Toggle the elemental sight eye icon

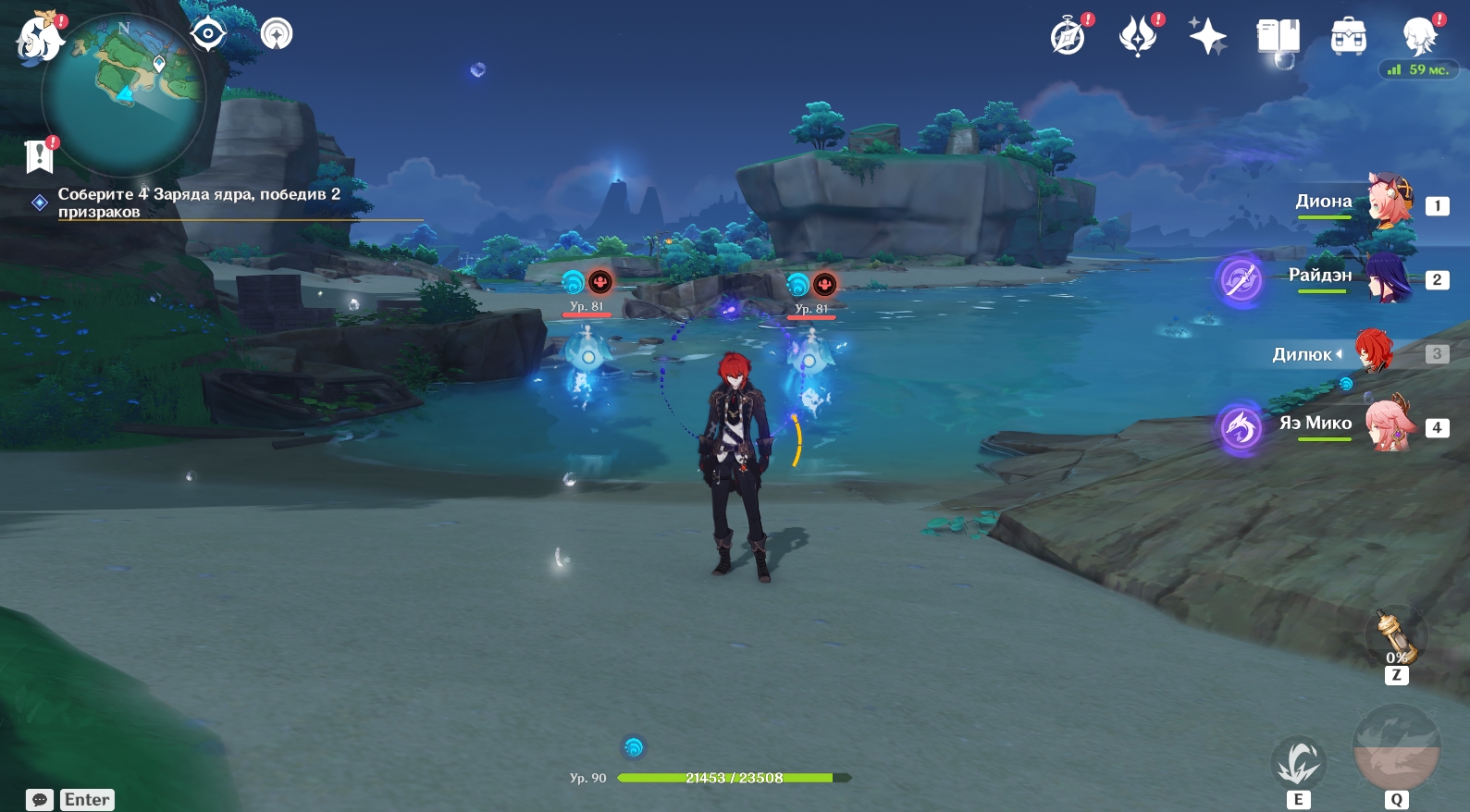point(208,35)
